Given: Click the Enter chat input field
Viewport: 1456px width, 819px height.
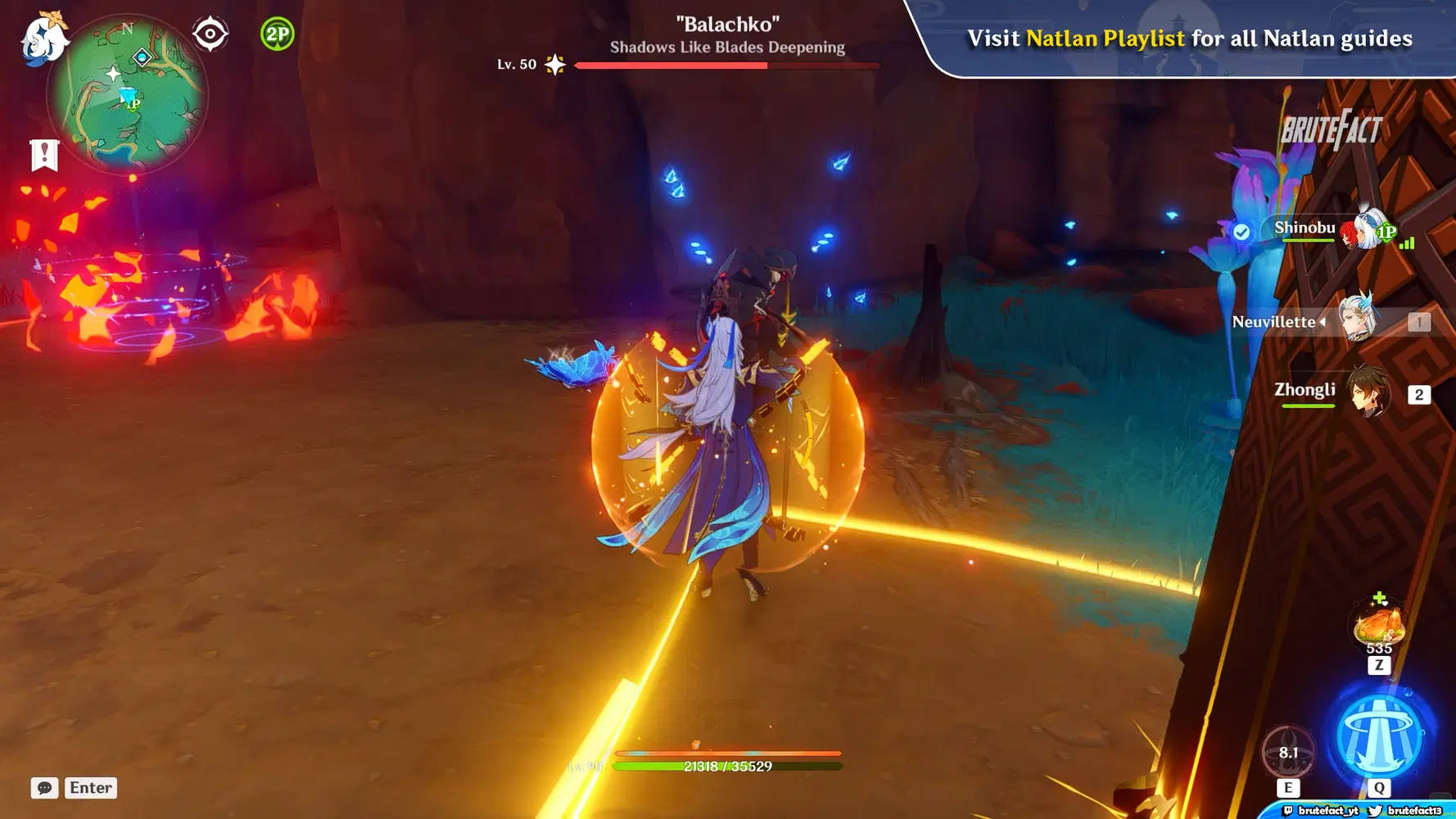Looking at the screenshot, I should [90, 788].
